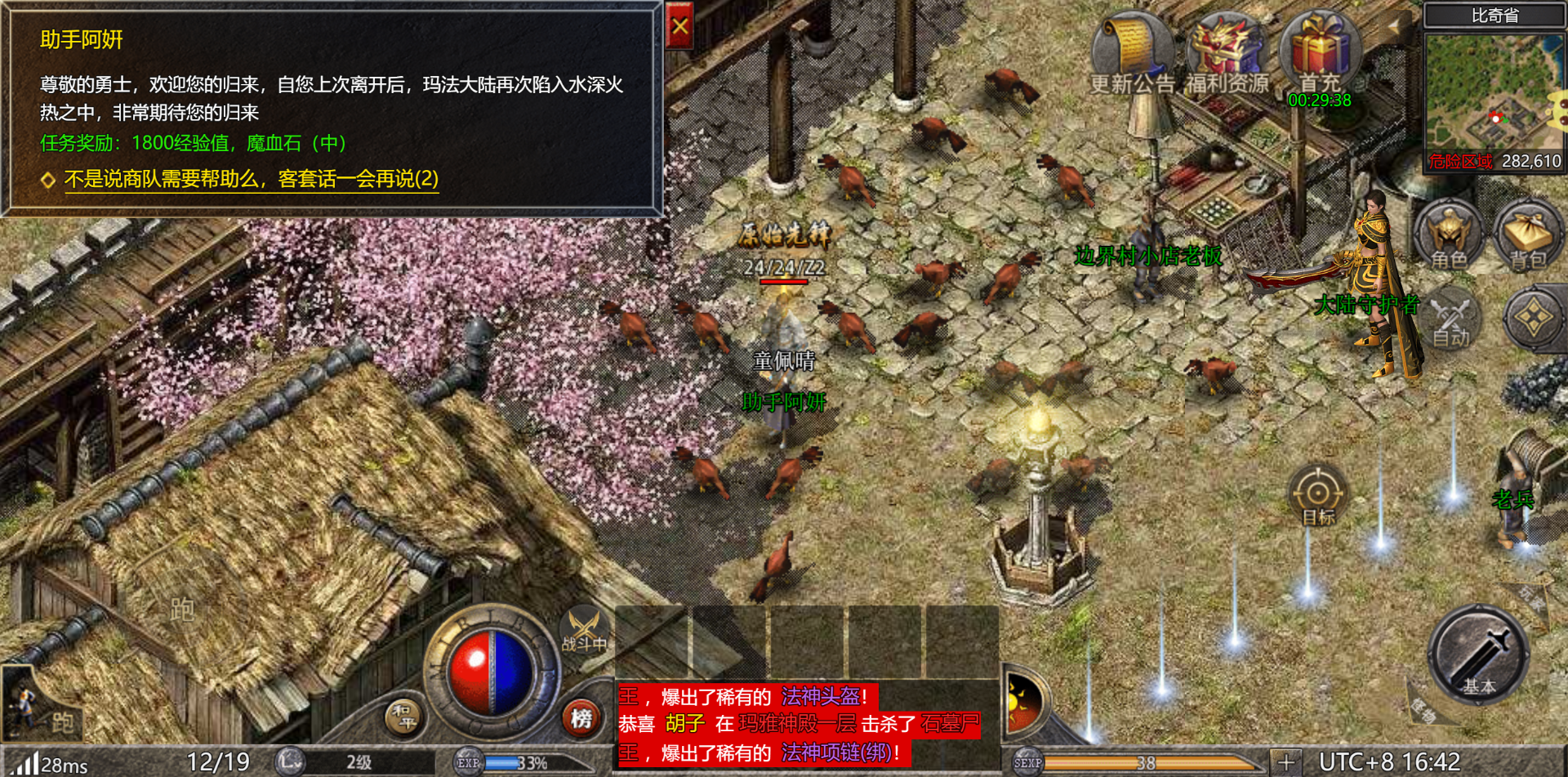
Task: Choose the dialogue reply about the caravan needing help
Action: pyautogui.click(x=251, y=179)
